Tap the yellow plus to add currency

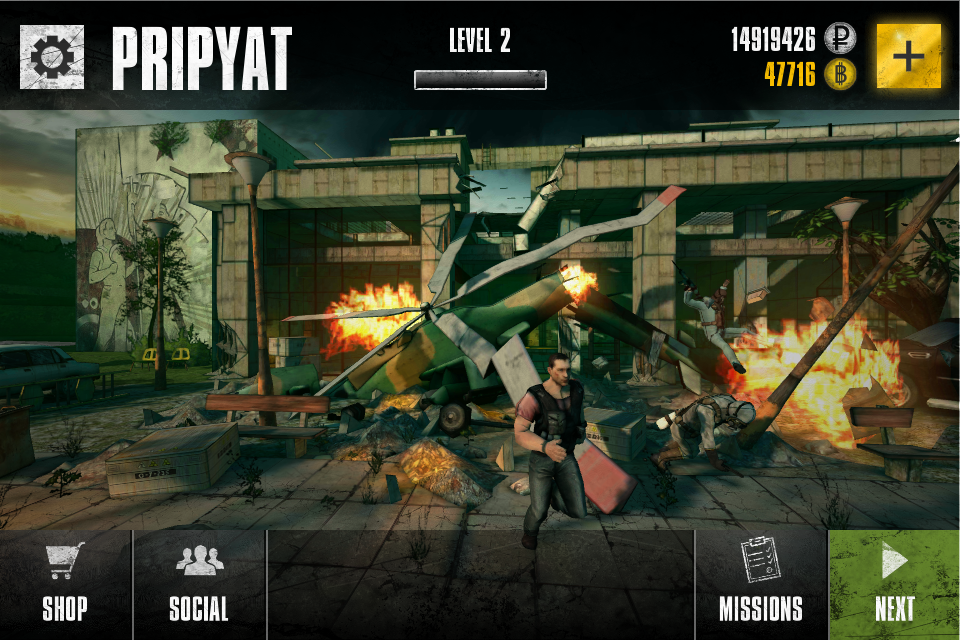coord(908,56)
